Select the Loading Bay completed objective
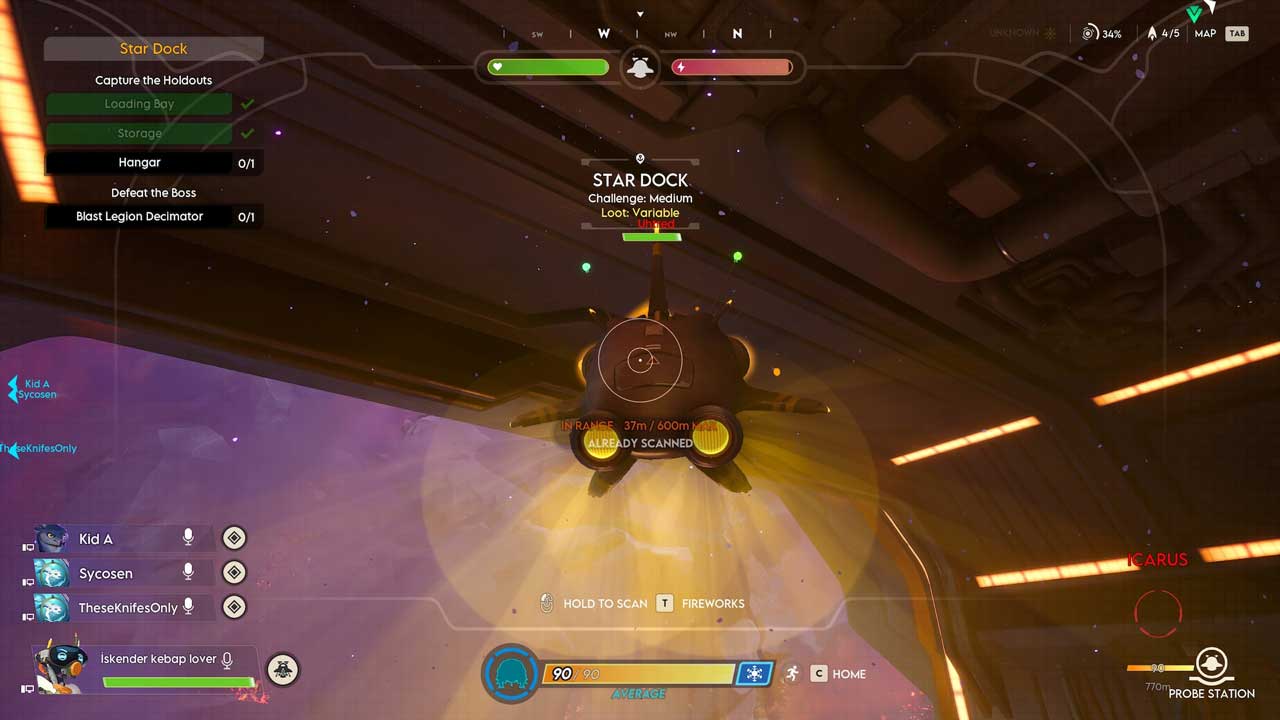The height and width of the screenshot is (720, 1280). tap(139, 104)
